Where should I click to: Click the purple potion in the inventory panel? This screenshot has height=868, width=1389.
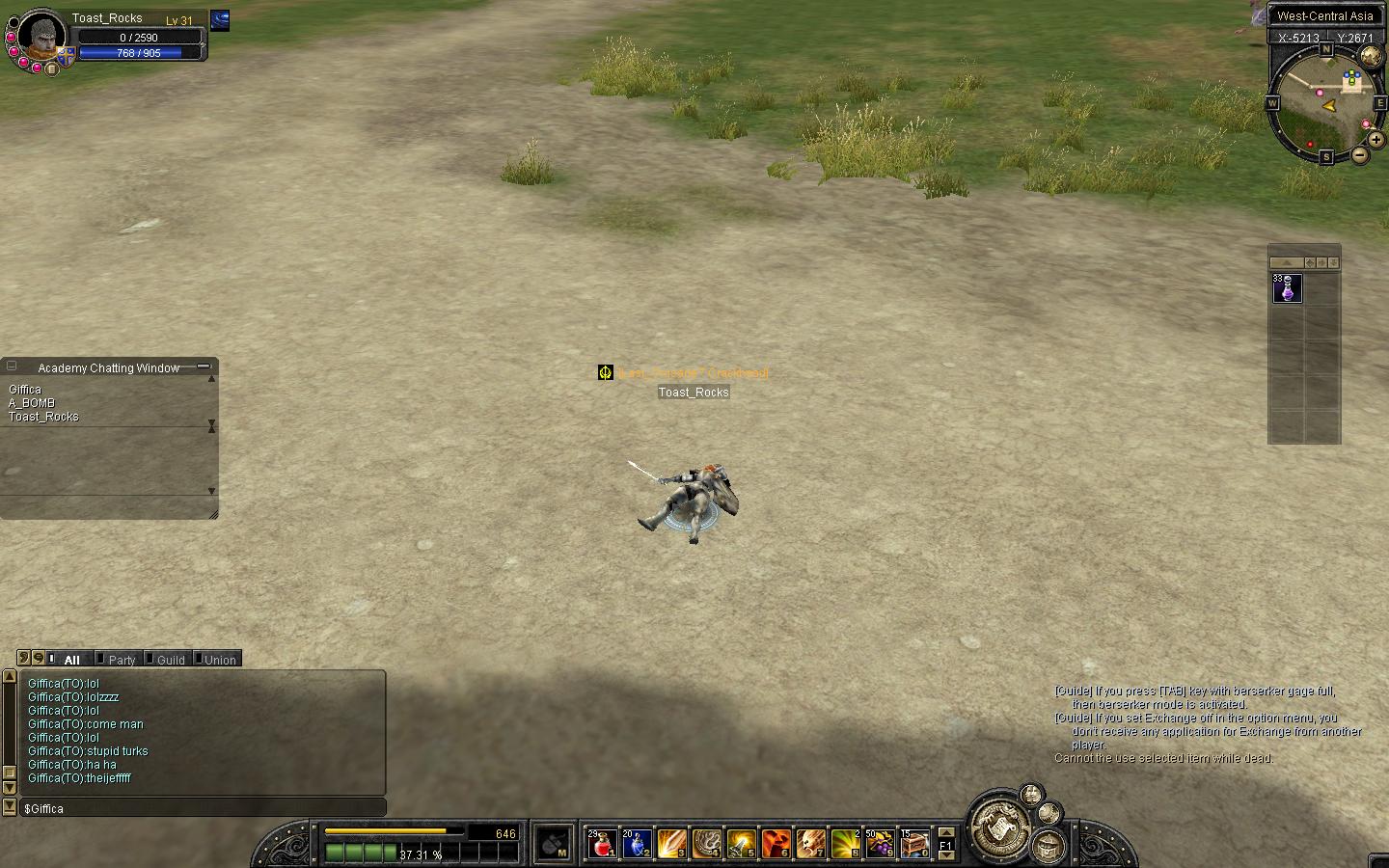coord(1287,288)
